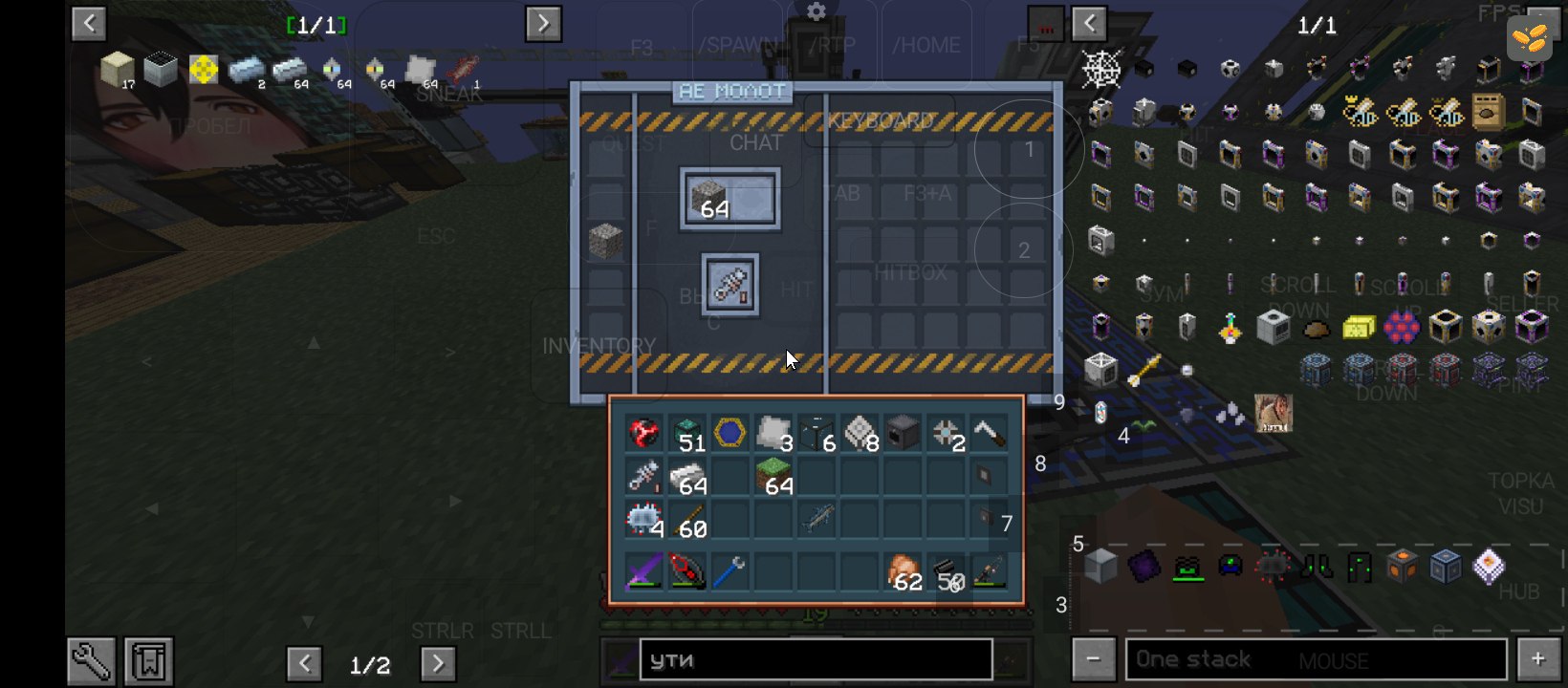The image size is (1568, 688).
Task: Click the "One stack" quantity field
Action: 1316,659
